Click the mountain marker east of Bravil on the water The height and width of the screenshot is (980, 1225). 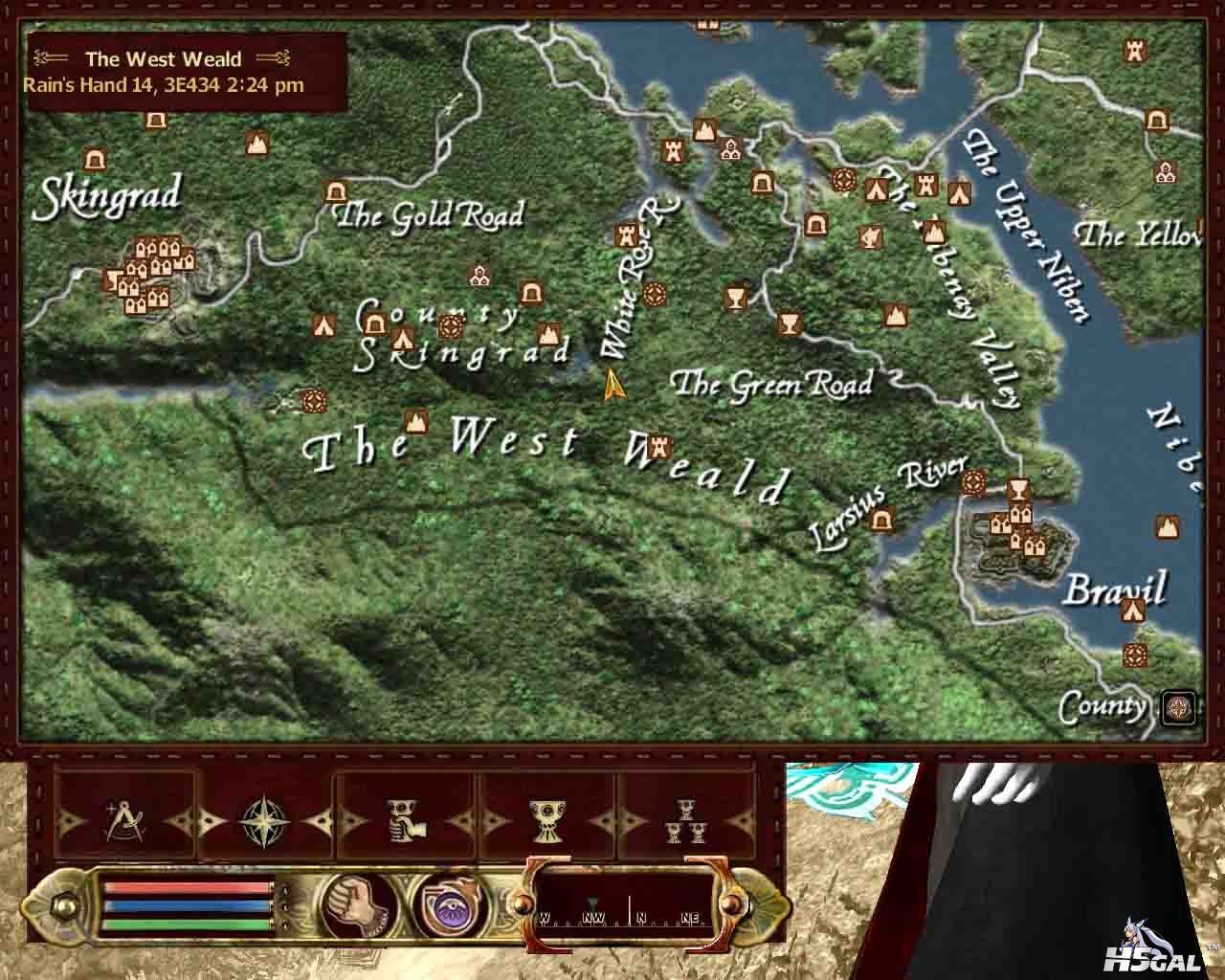(1167, 526)
